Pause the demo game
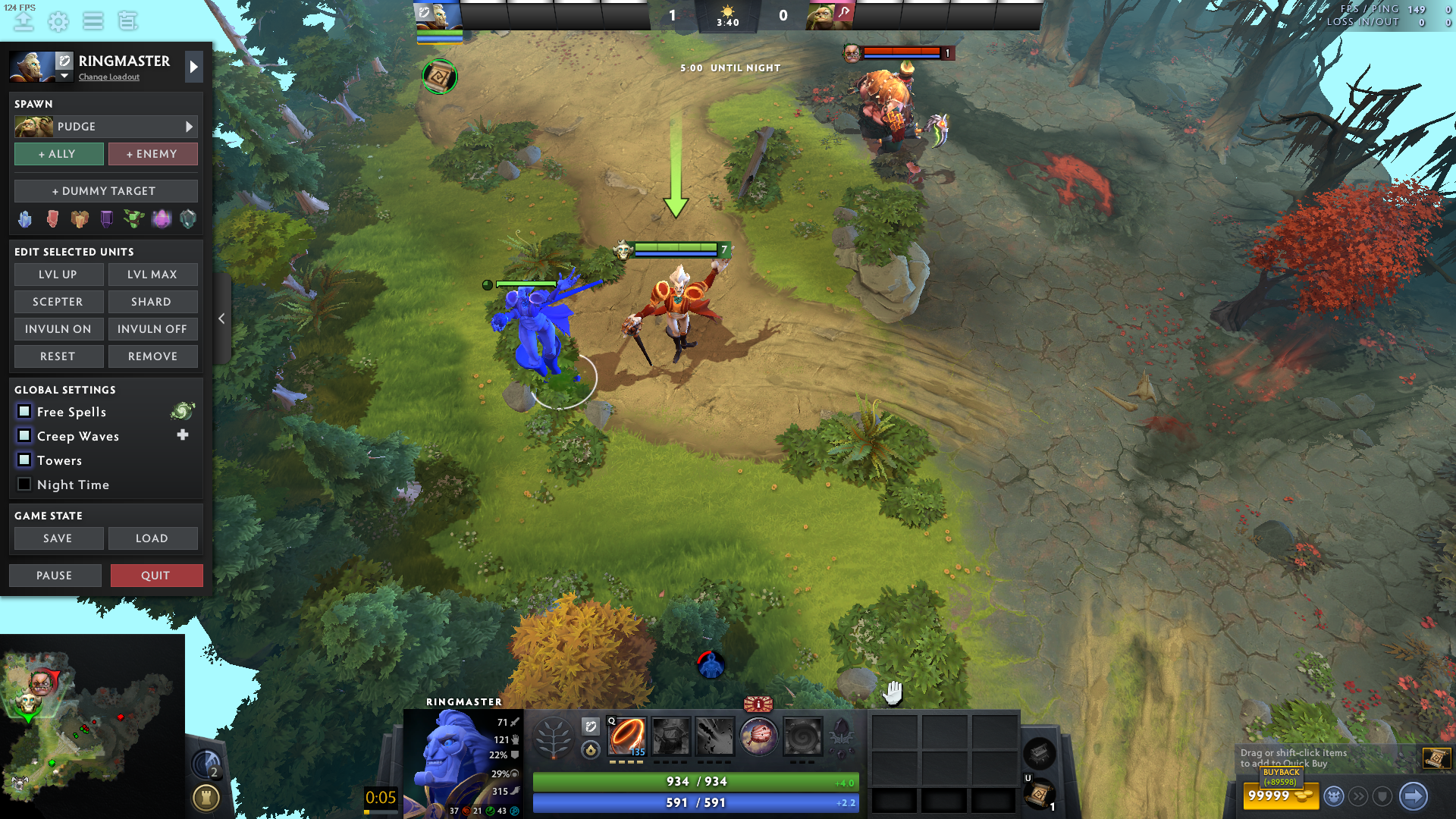1456x819 pixels. point(55,576)
